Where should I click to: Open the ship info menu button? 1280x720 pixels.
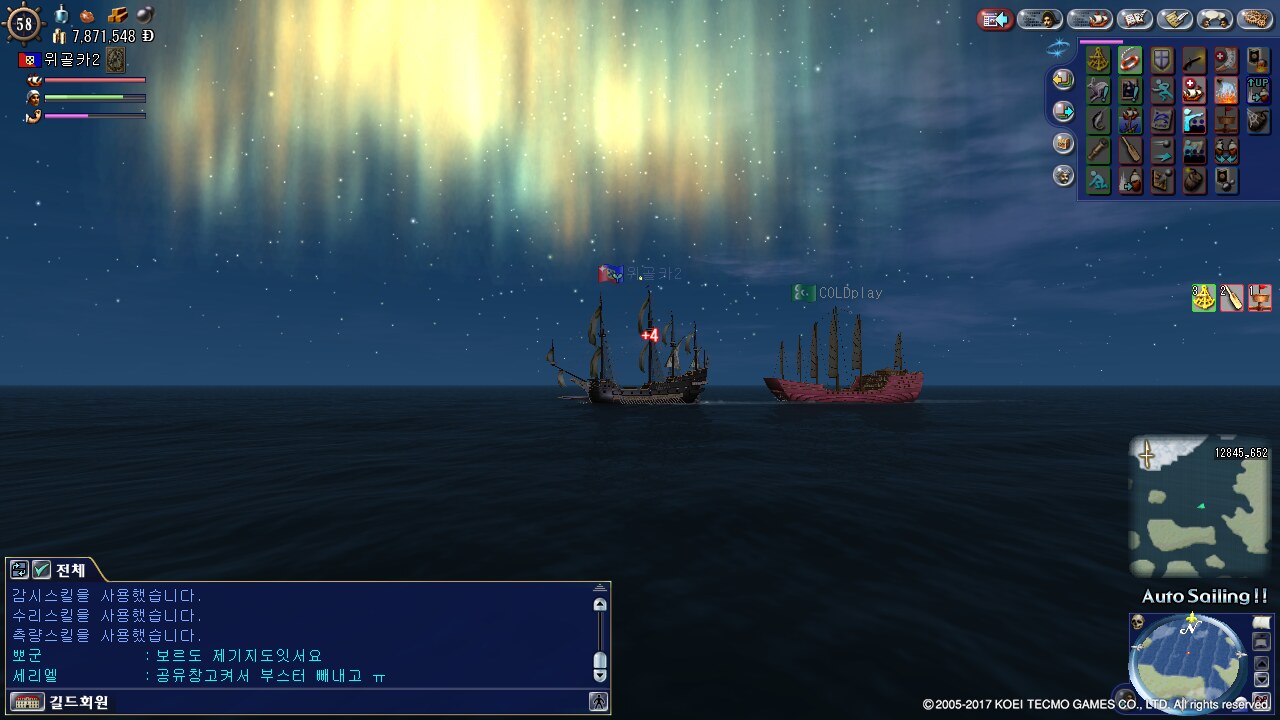point(1089,19)
